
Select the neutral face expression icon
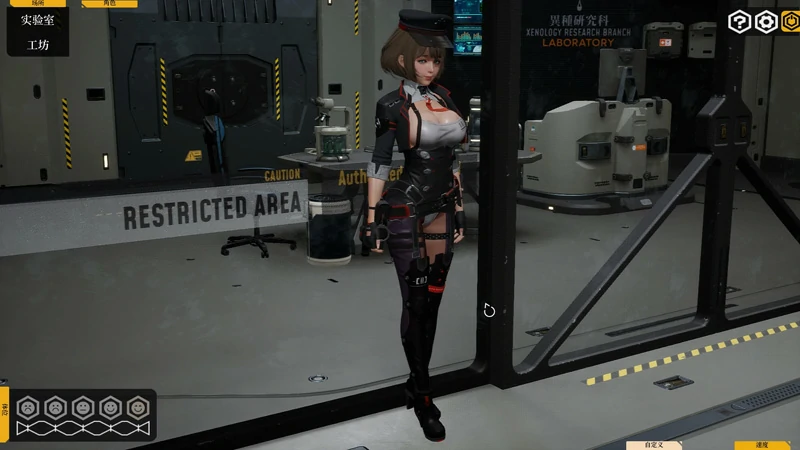(x=83, y=408)
